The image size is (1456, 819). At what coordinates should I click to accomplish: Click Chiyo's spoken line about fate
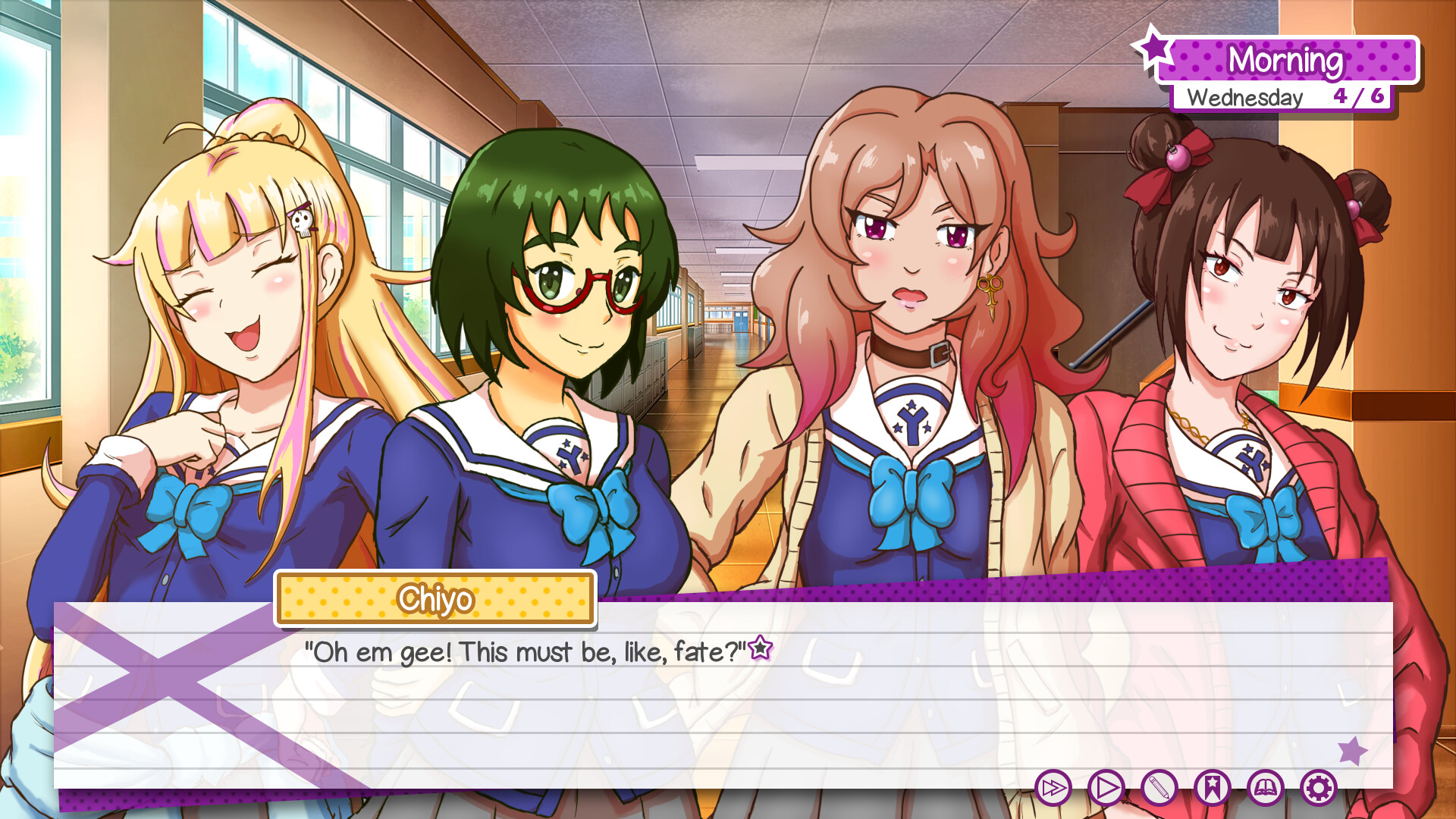[523, 650]
